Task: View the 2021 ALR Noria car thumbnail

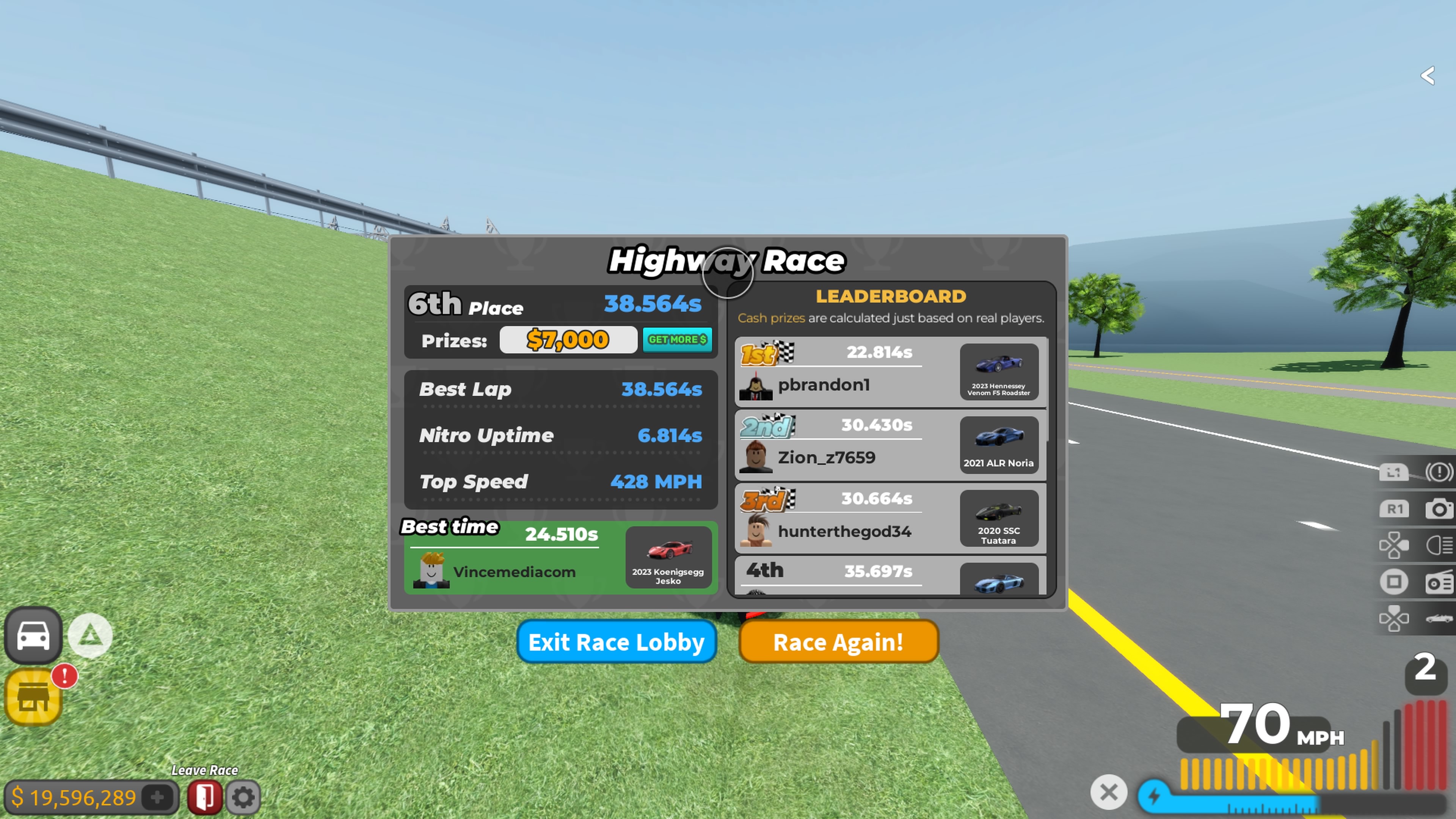Action: [998, 445]
